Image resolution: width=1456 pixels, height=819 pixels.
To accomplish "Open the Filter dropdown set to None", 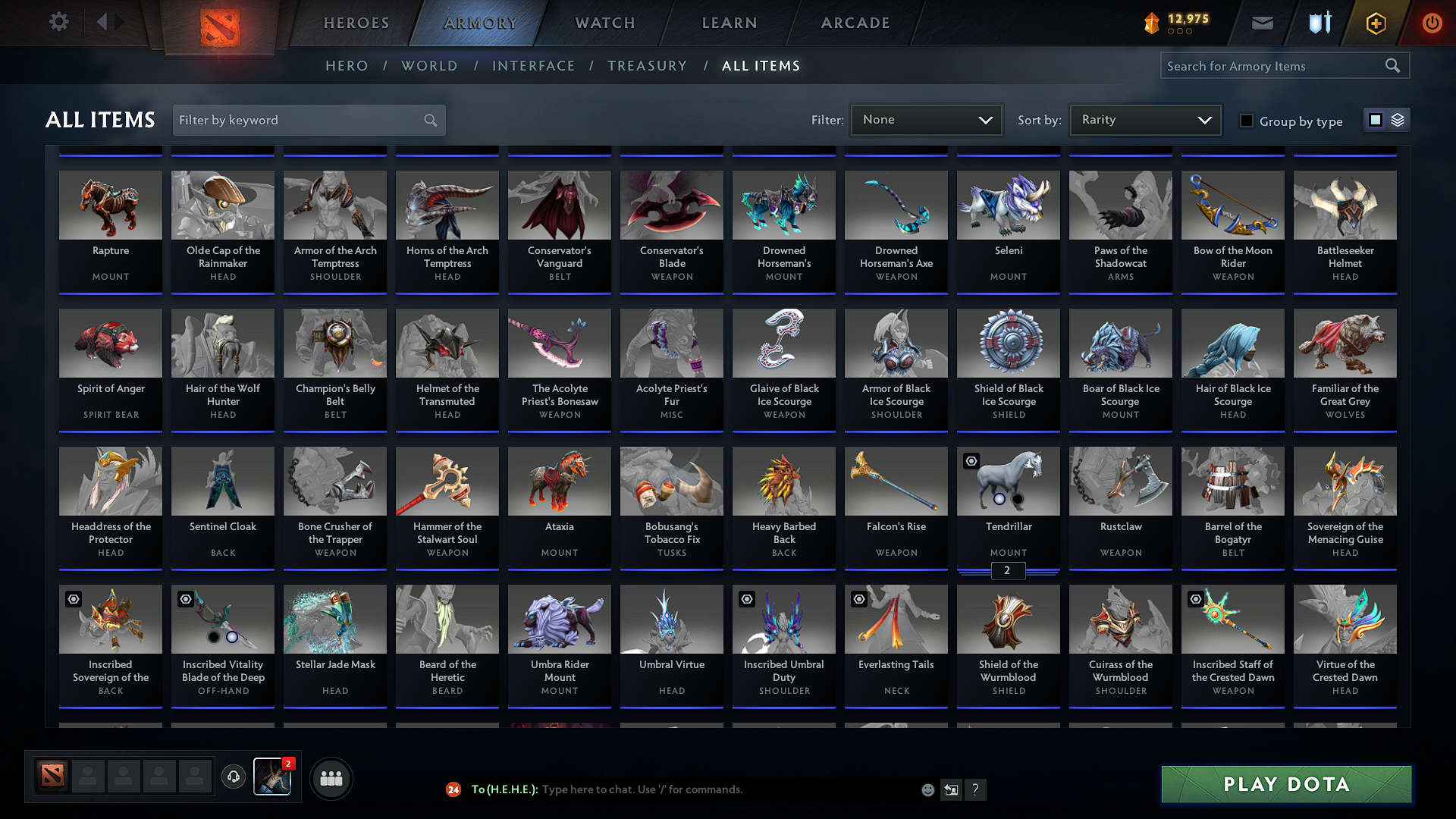I will pos(926,120).
